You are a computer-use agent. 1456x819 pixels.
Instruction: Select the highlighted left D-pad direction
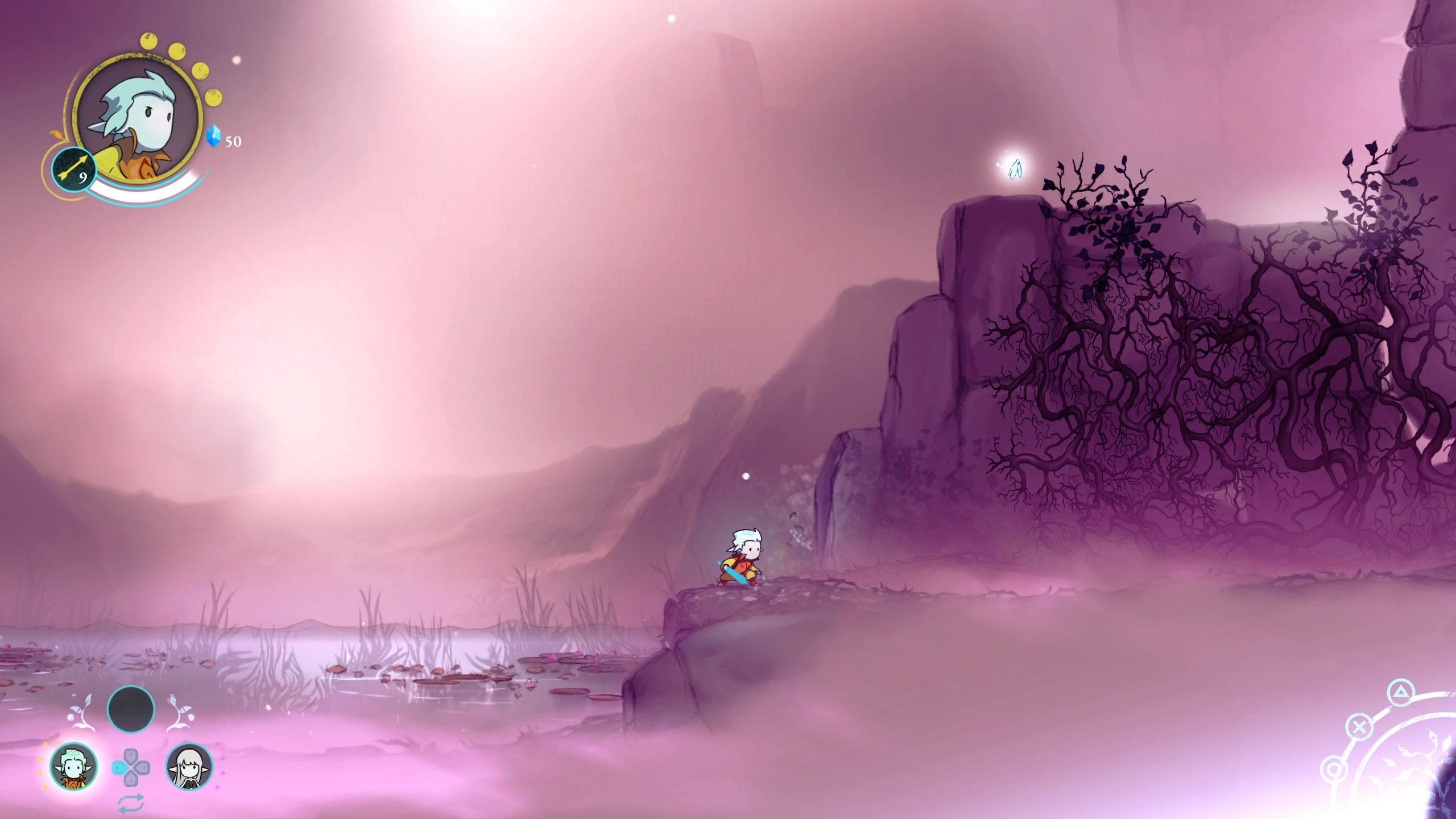118,768
